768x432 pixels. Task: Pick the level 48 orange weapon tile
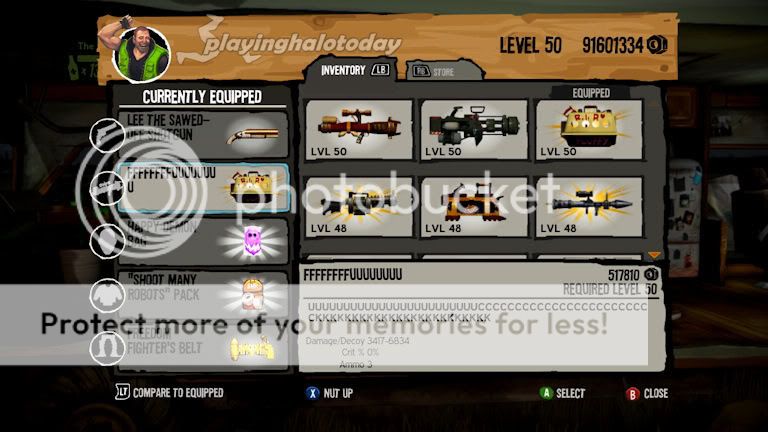474,207
